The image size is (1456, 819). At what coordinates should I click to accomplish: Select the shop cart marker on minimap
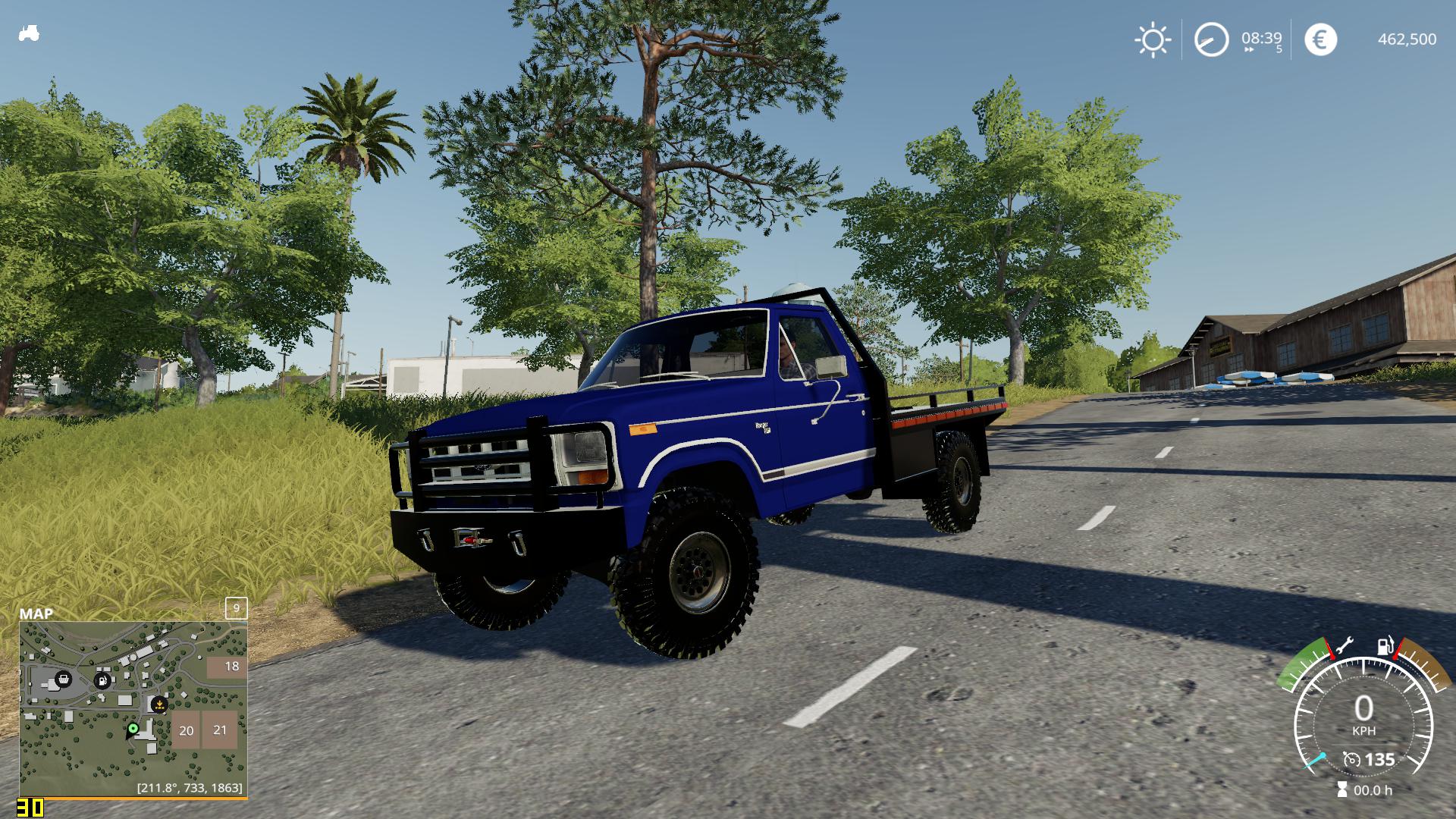tap(64, 679)
